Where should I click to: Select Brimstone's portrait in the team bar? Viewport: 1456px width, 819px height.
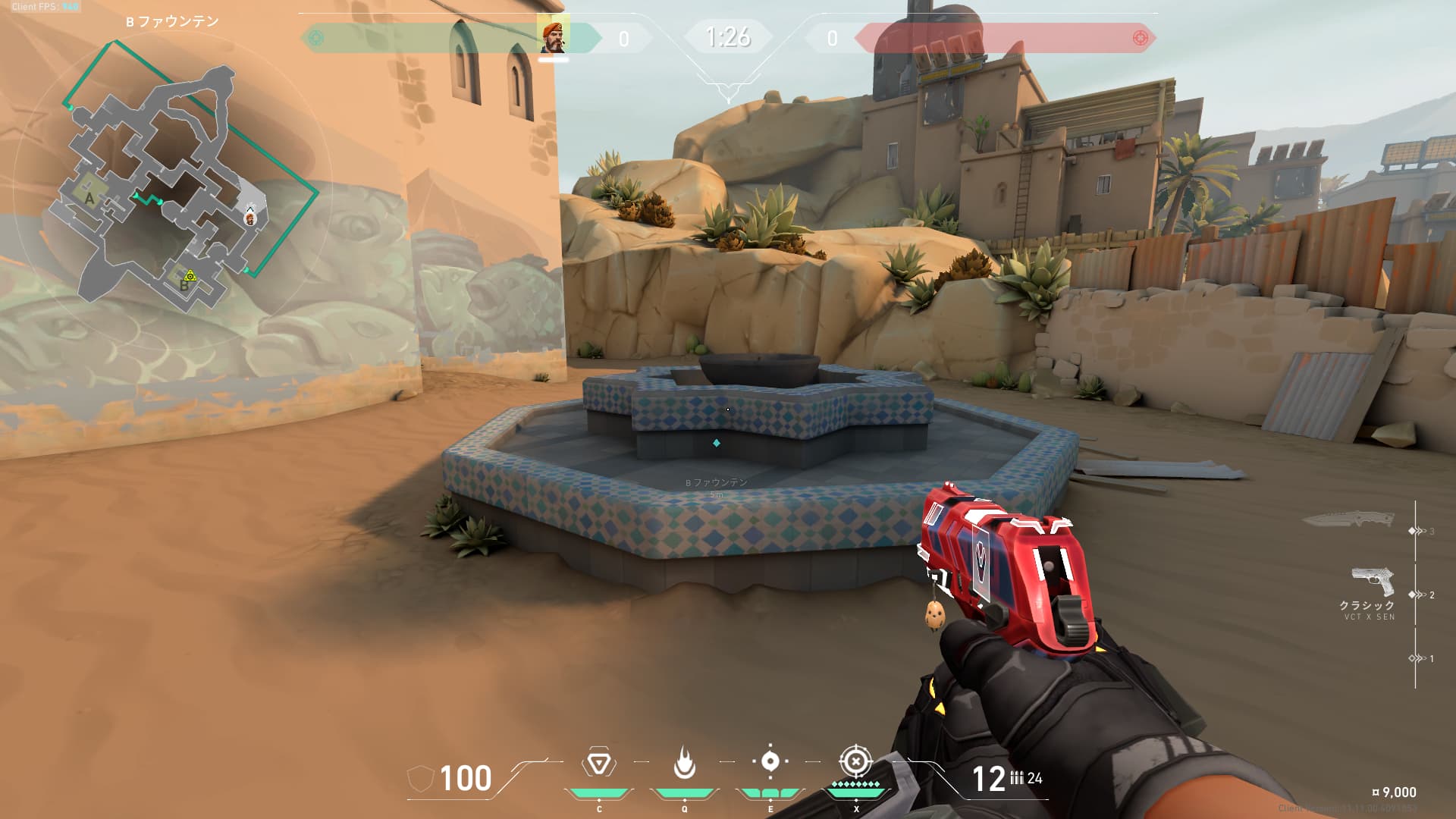pos(553,36)
